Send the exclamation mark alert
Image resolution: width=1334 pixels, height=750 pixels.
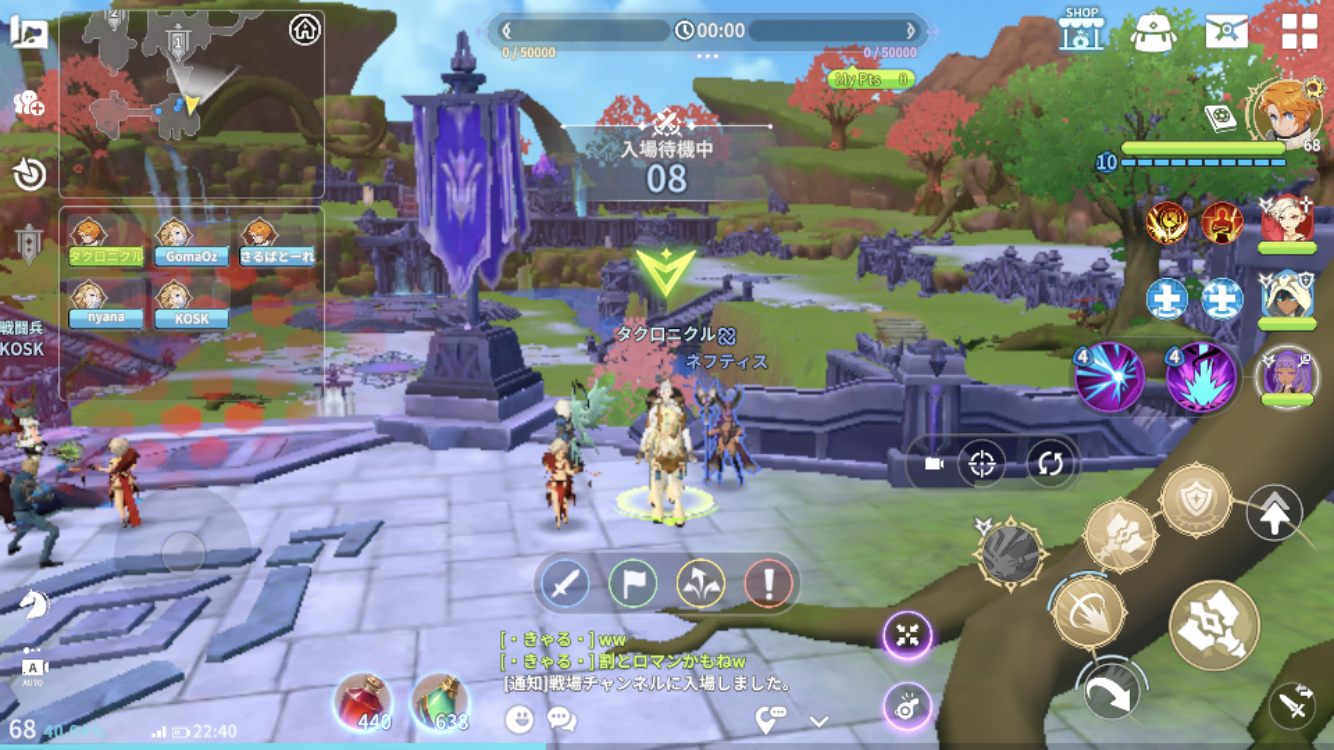(x=768, y=583)
